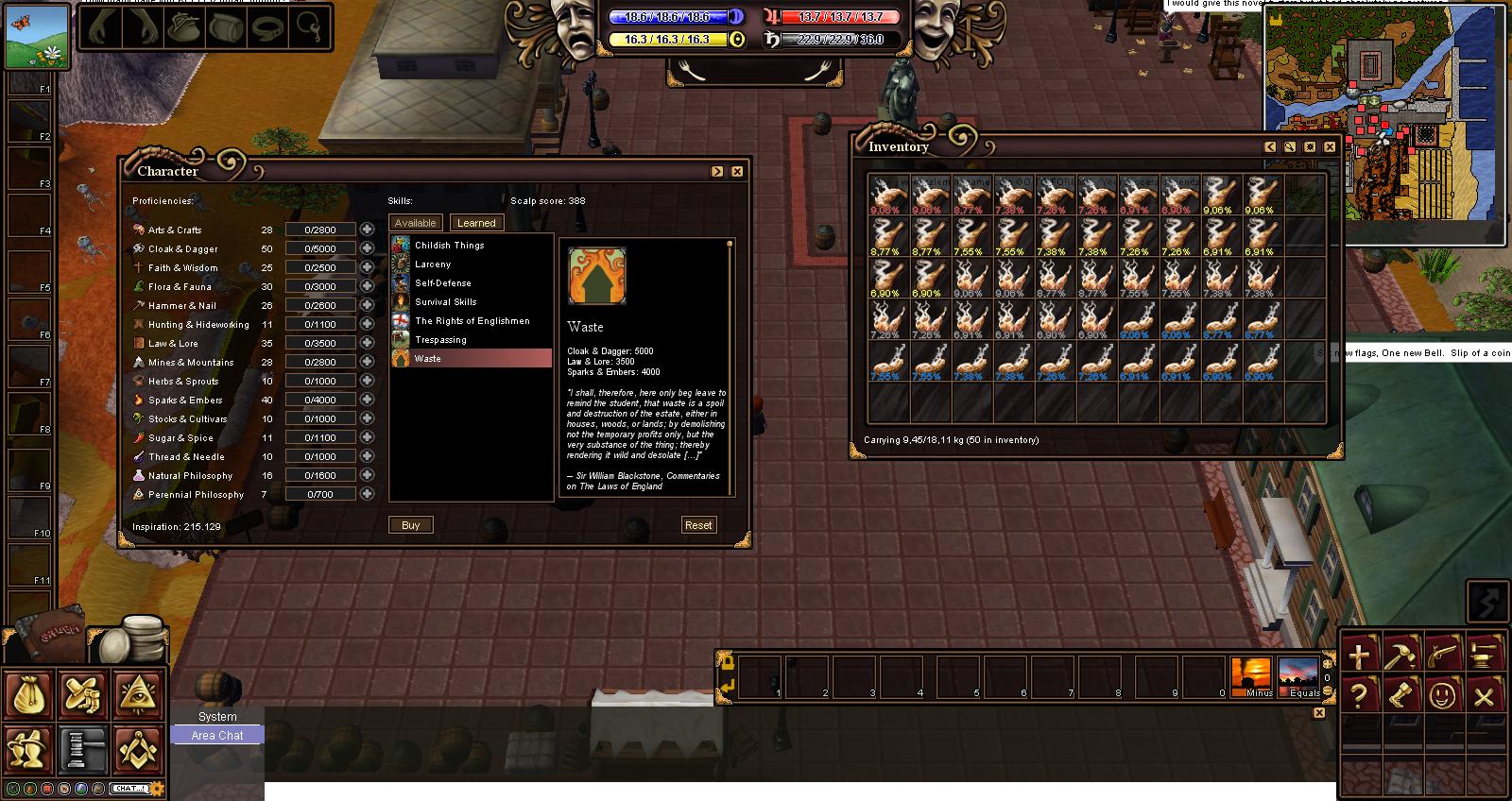Select the Larceny skill entry
The image size is (1512, 801).
[433, 264]
